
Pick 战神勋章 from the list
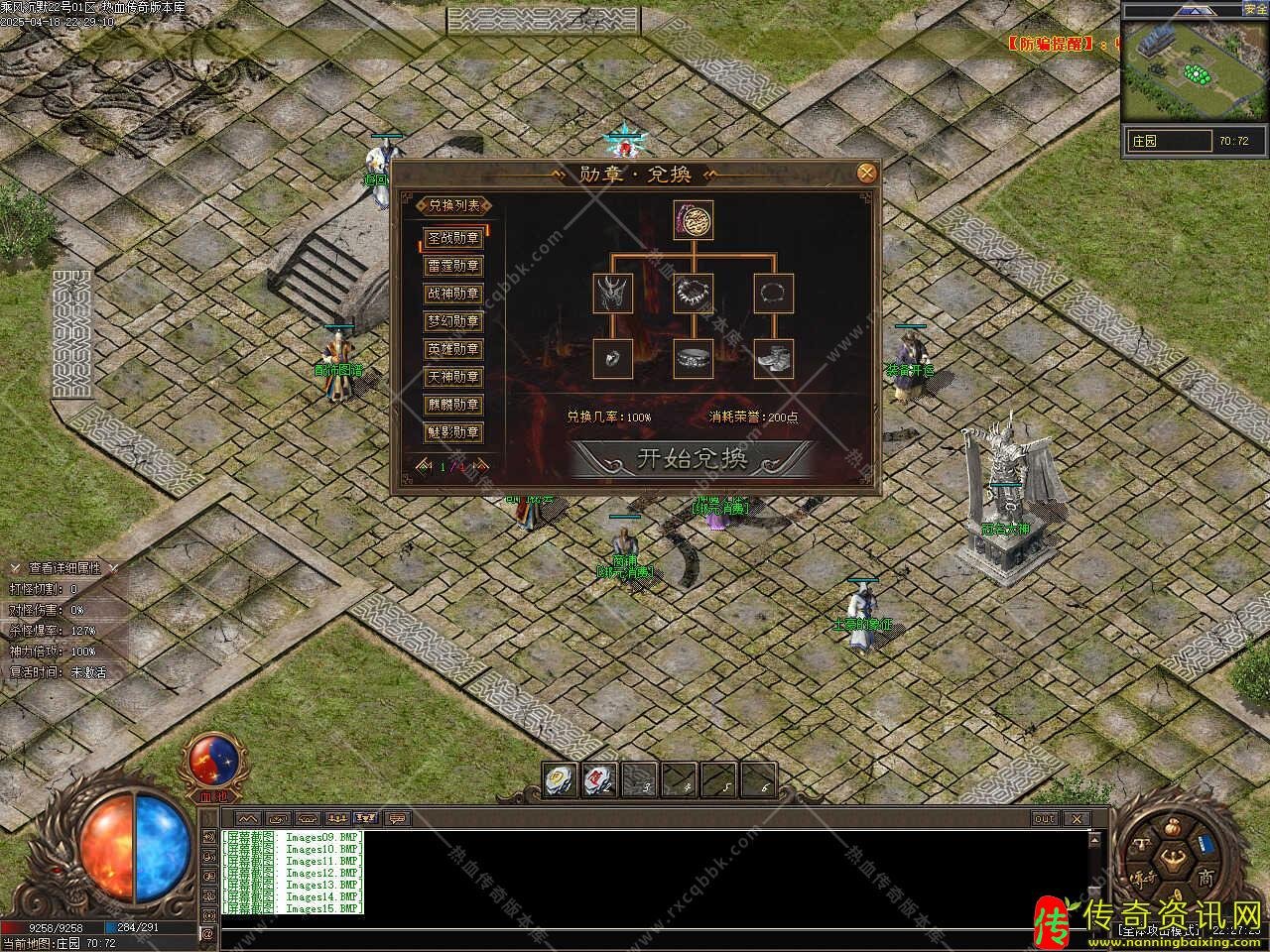pos(452,295)
